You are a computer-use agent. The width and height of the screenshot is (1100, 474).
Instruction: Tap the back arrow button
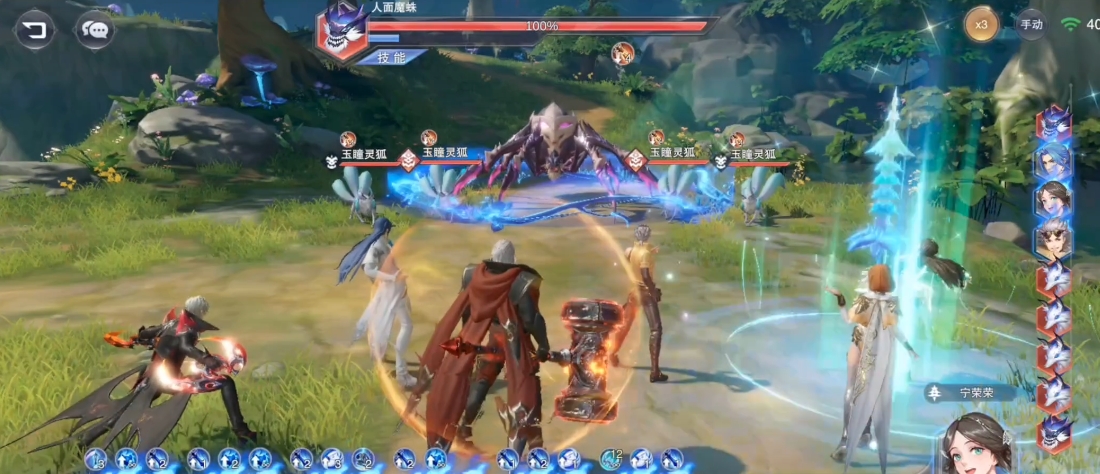(33, 29)
